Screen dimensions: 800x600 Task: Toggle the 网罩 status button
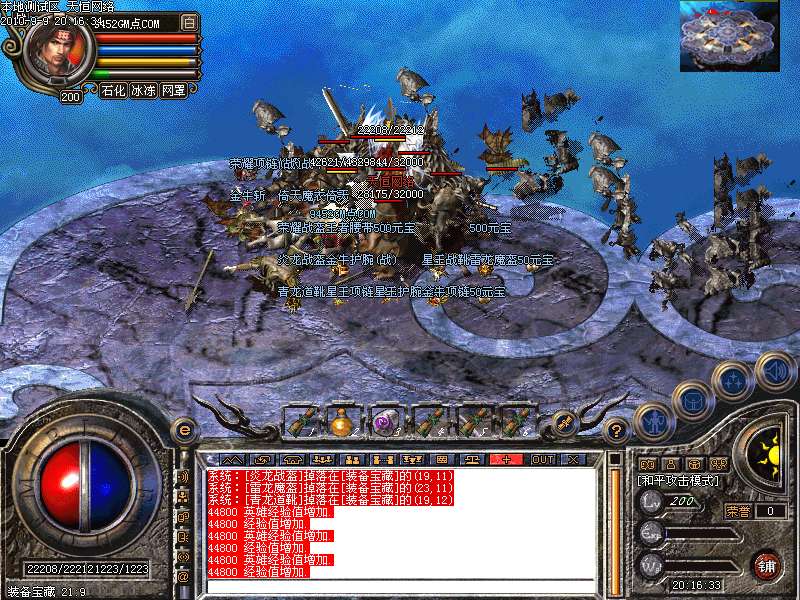click(173, 90)
